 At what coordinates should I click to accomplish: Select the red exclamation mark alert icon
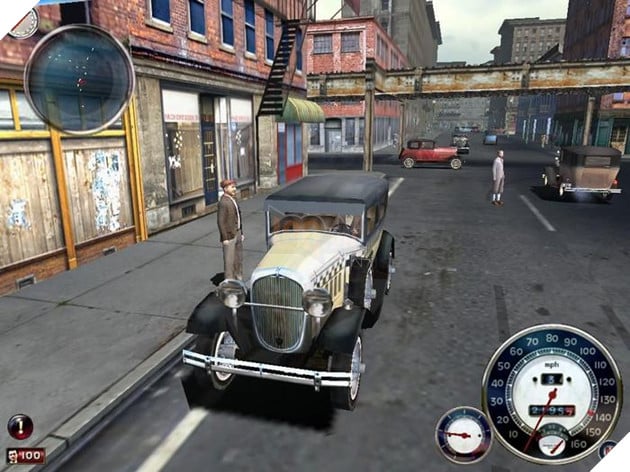click(20, 426)
